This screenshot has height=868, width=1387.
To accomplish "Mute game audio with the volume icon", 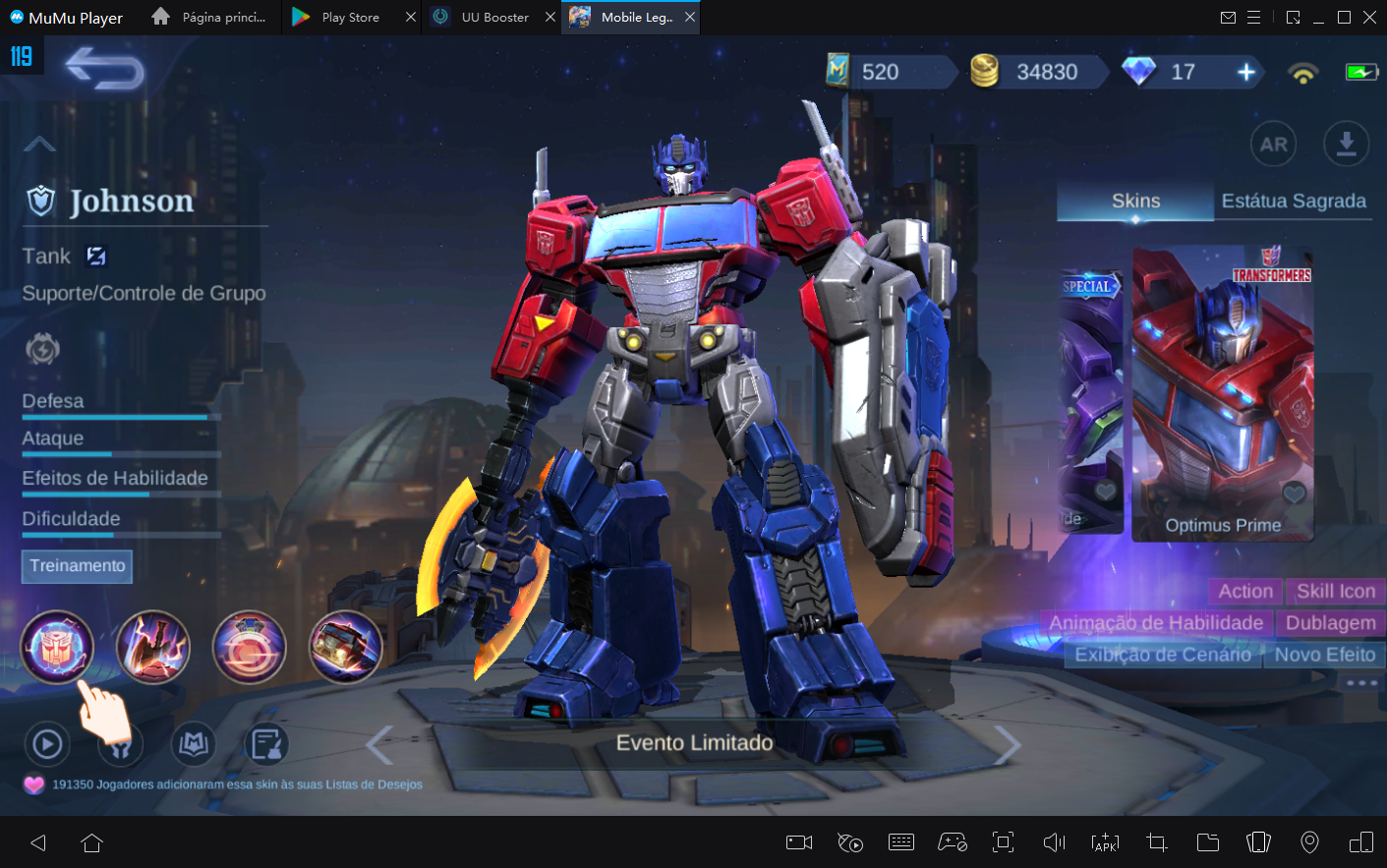I will click(1054, 842).
